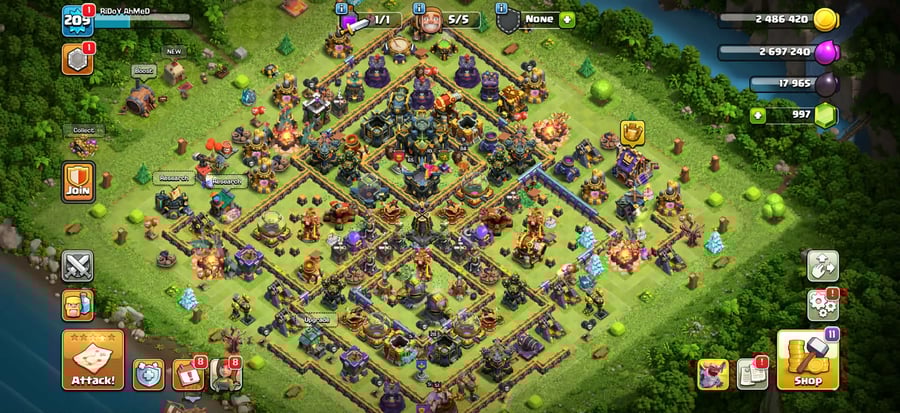This screenshot has height=413, width=900.
Task: Open the archer portrait with 8 badge
Action: [226, 373]
